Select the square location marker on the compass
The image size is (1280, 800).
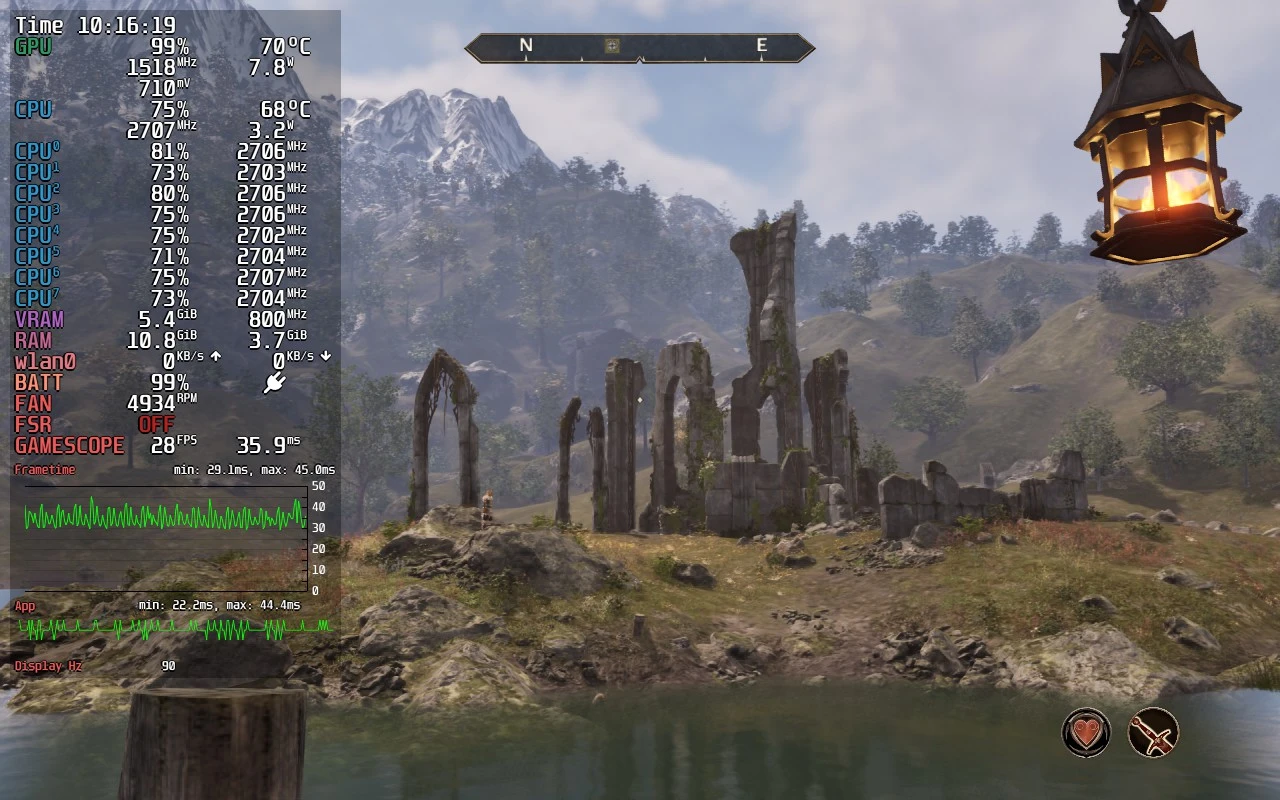pos(612,46)
